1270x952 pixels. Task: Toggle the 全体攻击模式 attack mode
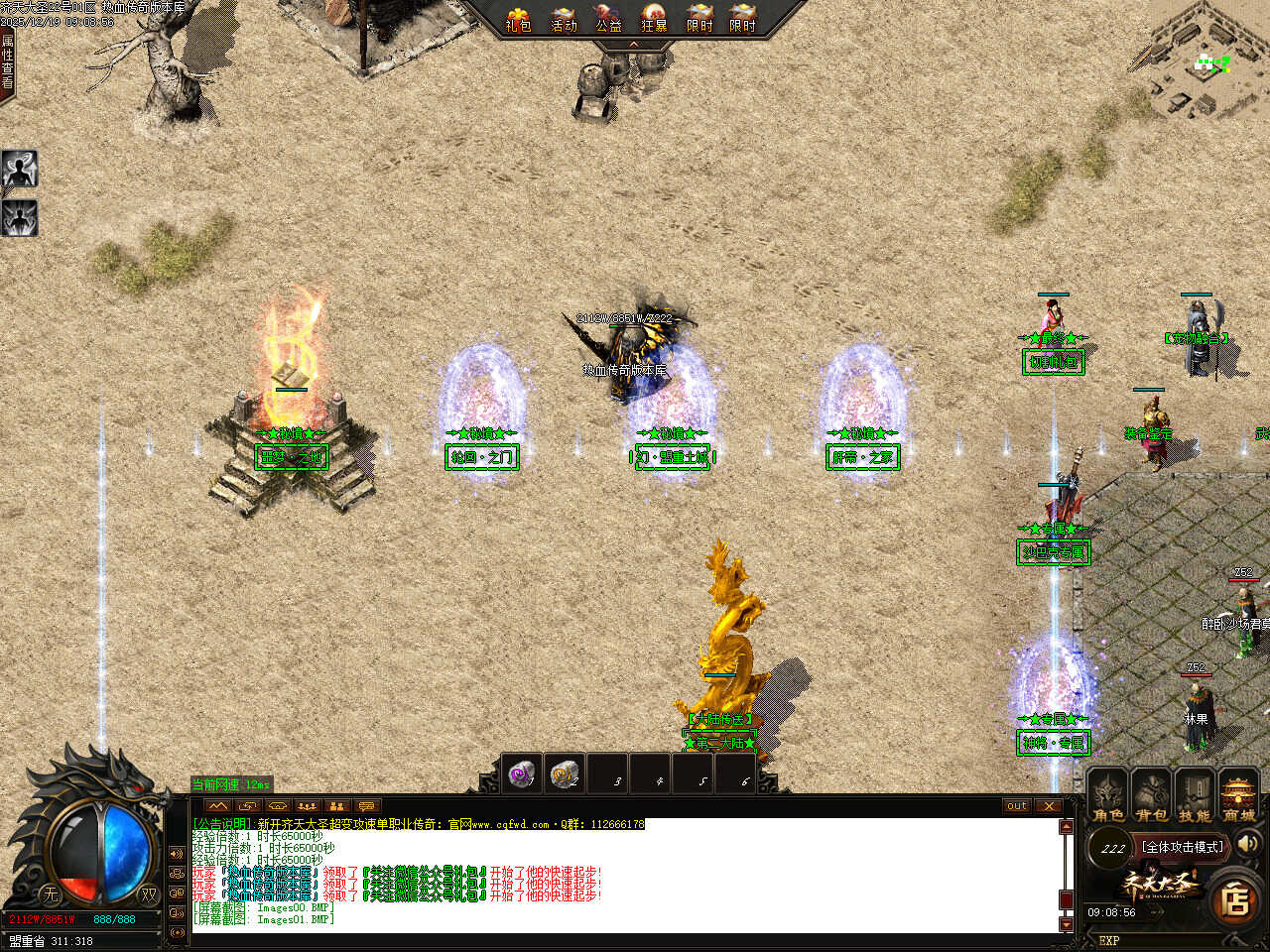click(x=1182, y=847)
